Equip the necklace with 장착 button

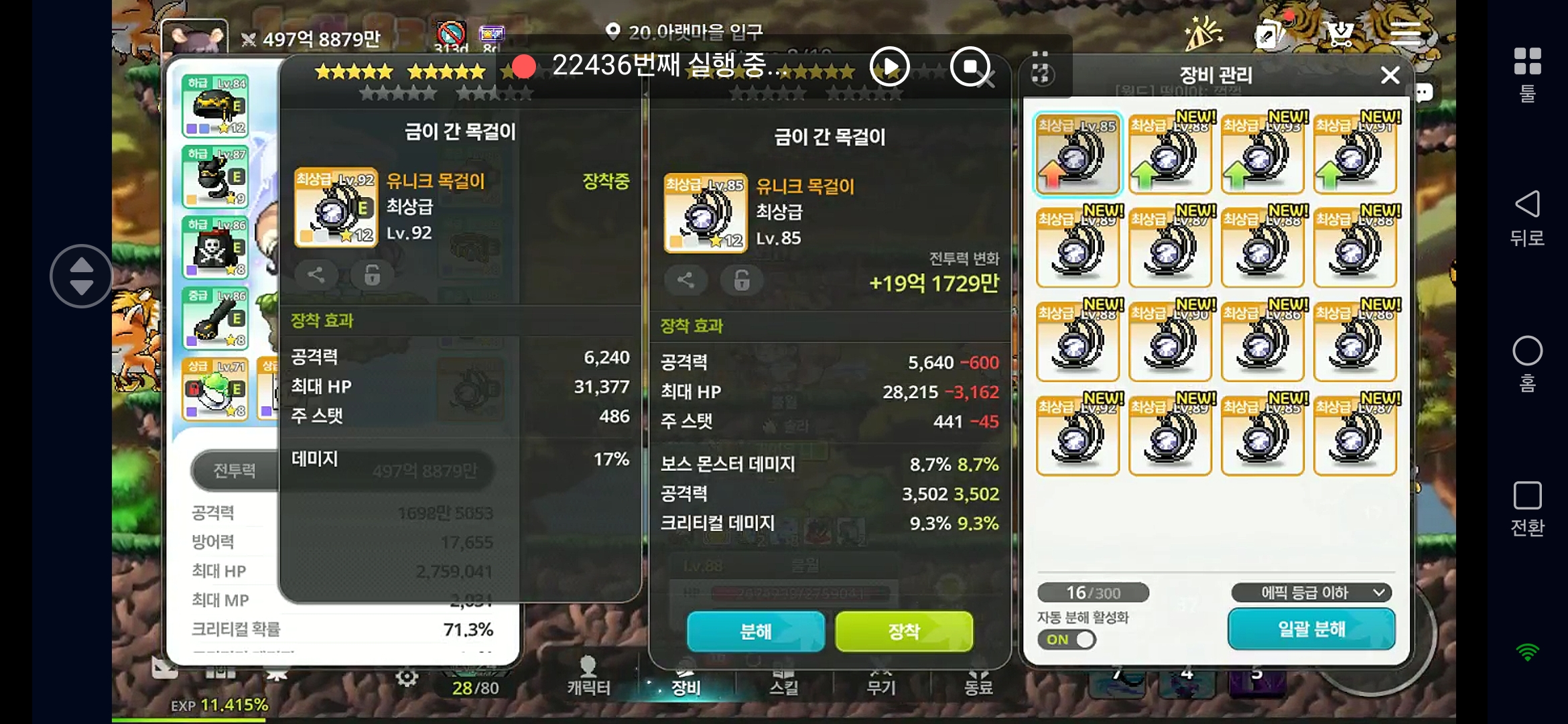[x=904, y=631]
